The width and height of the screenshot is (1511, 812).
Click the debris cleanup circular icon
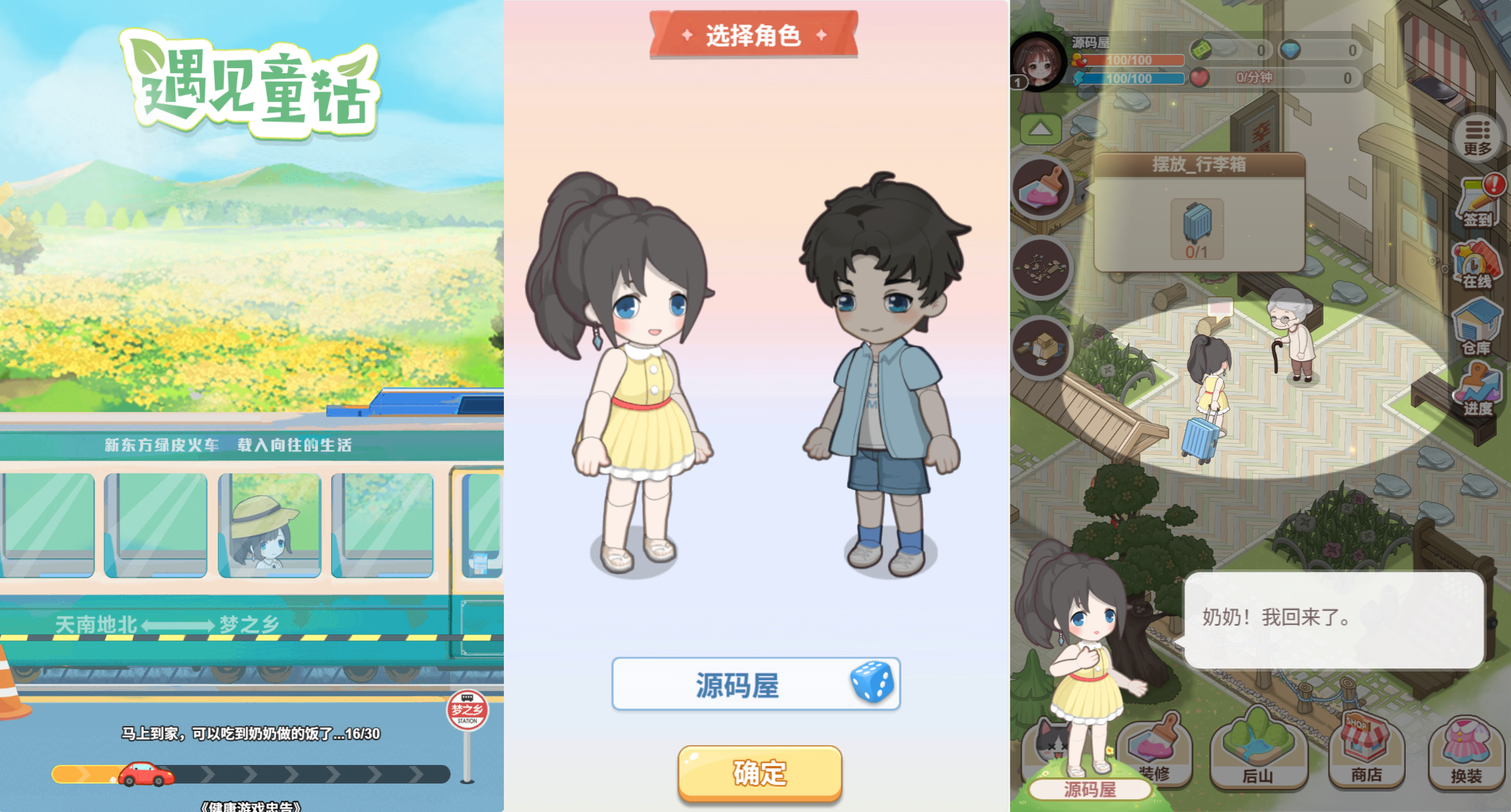click(x=1040, y=267)
